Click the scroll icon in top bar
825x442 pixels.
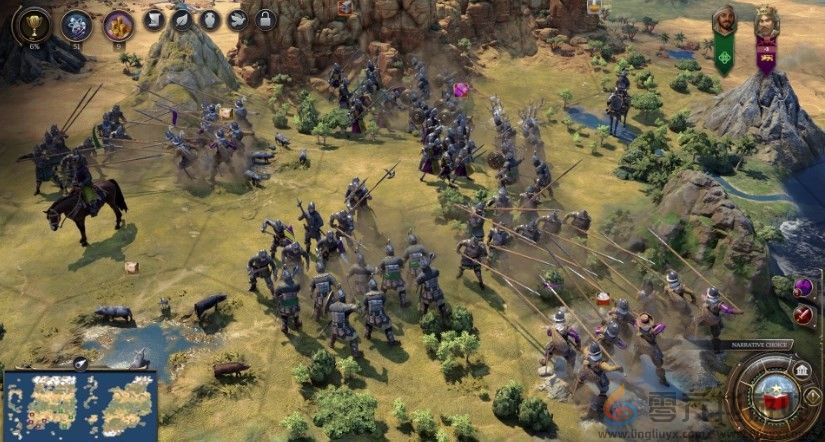(153, 19)
